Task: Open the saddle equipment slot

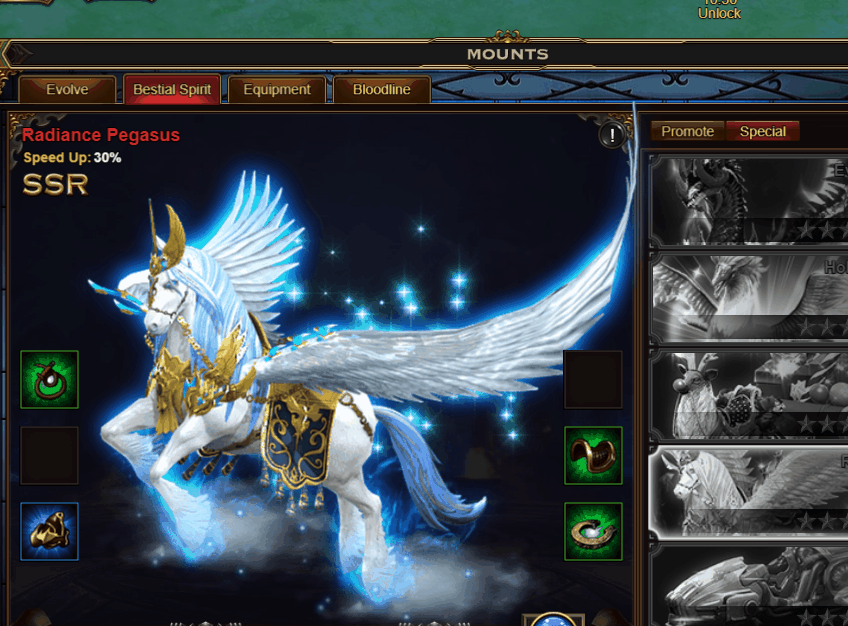Action: click(x=593, y=456)
